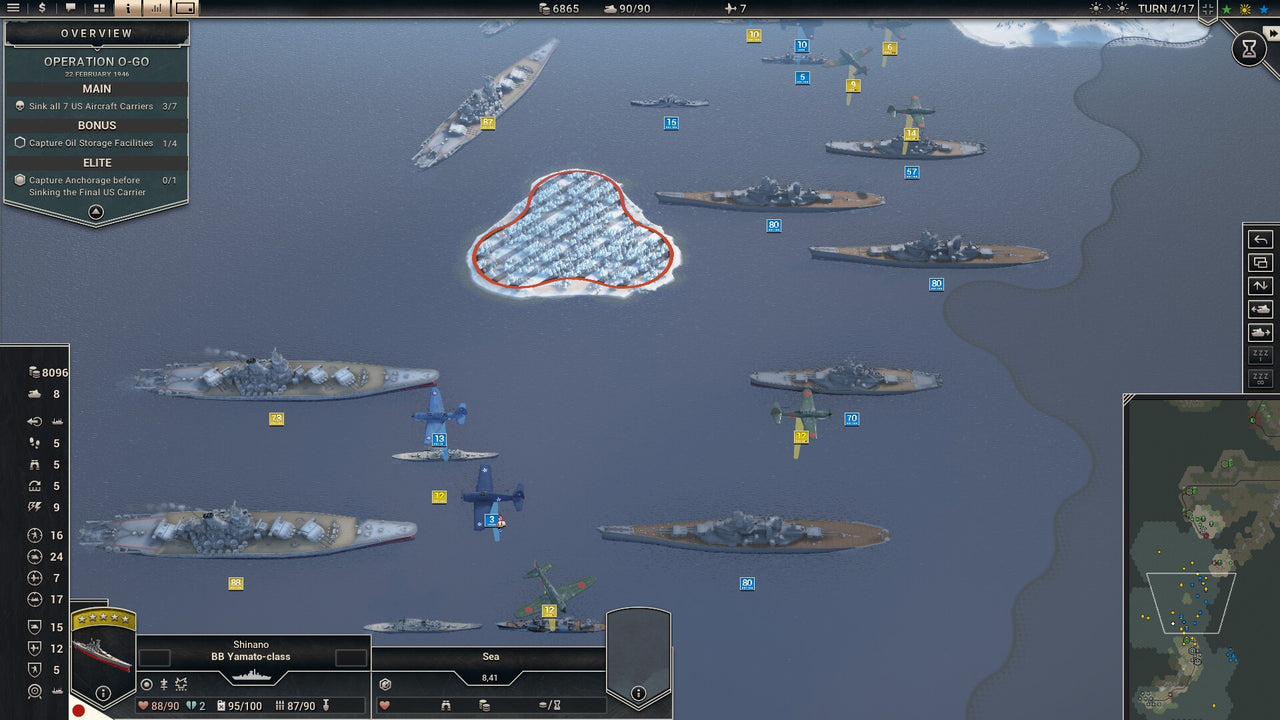
Task: Click the hourglass End Turn icon
Action: pyautogui.click(x=1249, y=48)
